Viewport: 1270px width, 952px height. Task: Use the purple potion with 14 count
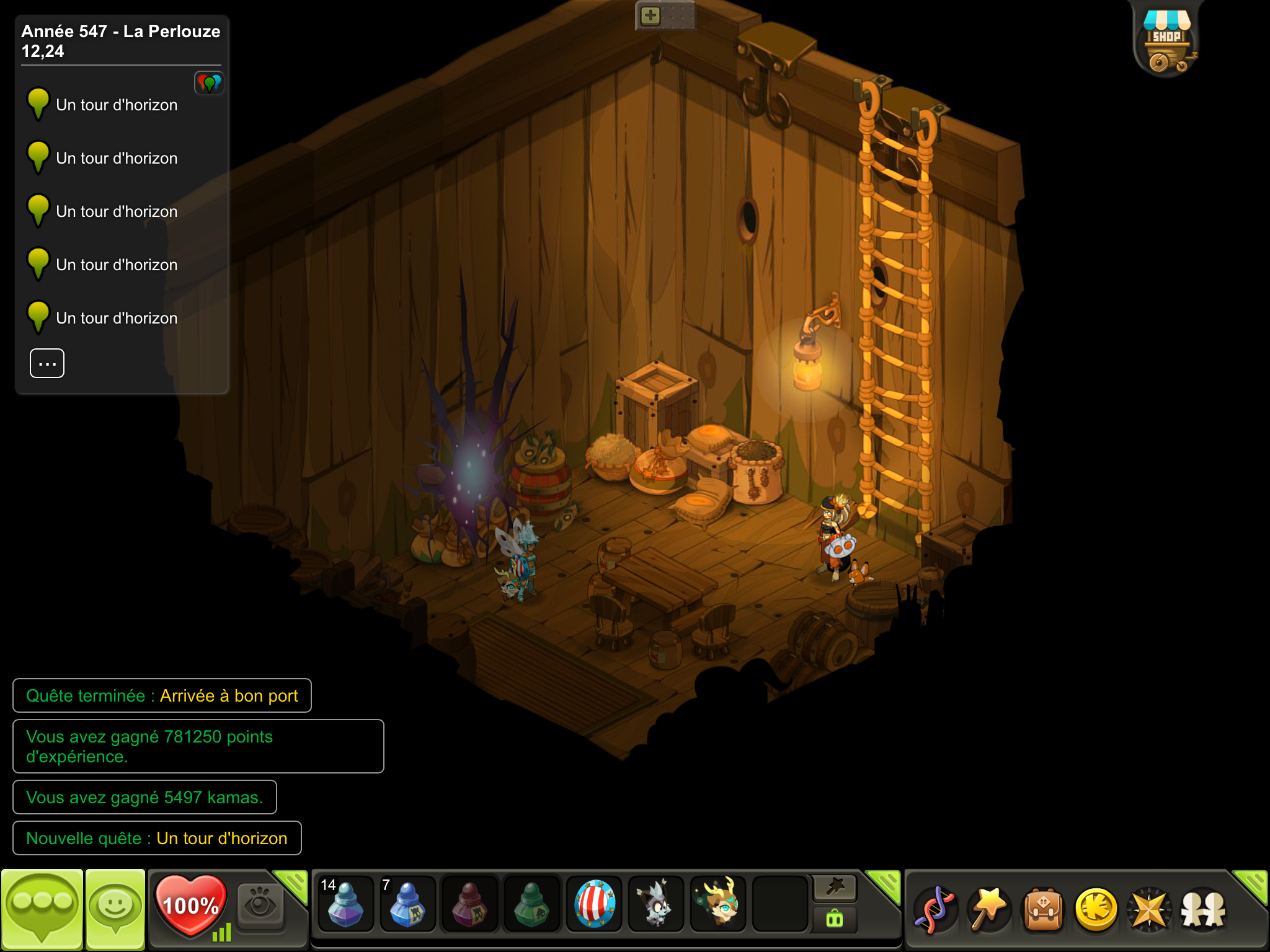click(345, 904)
